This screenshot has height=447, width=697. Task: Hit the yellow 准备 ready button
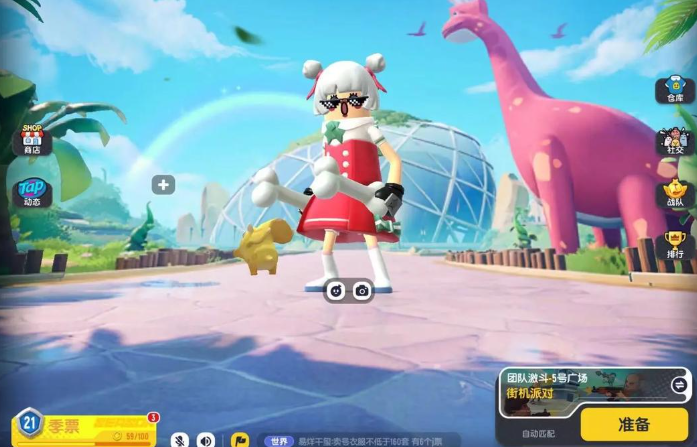pyautogui.click(x=633, y=423)
